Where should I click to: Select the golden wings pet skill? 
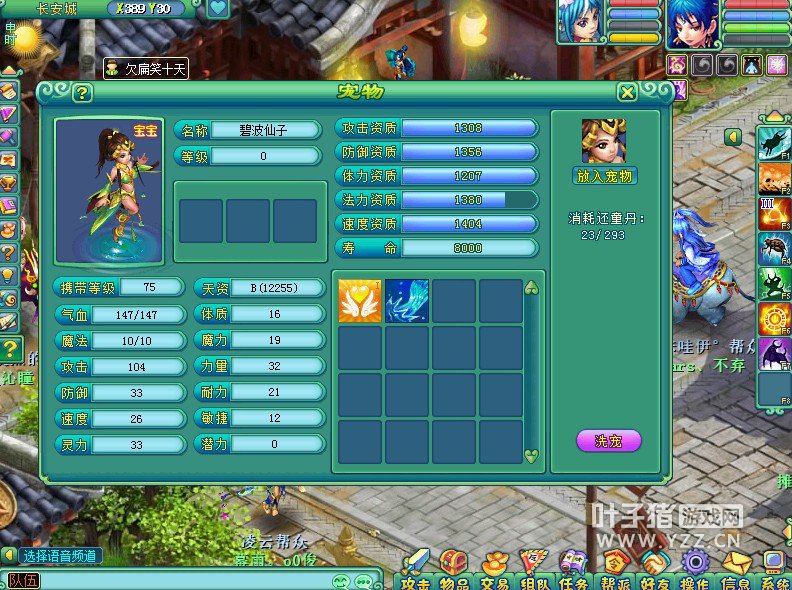pyautogui.click(x=359, y=300)
